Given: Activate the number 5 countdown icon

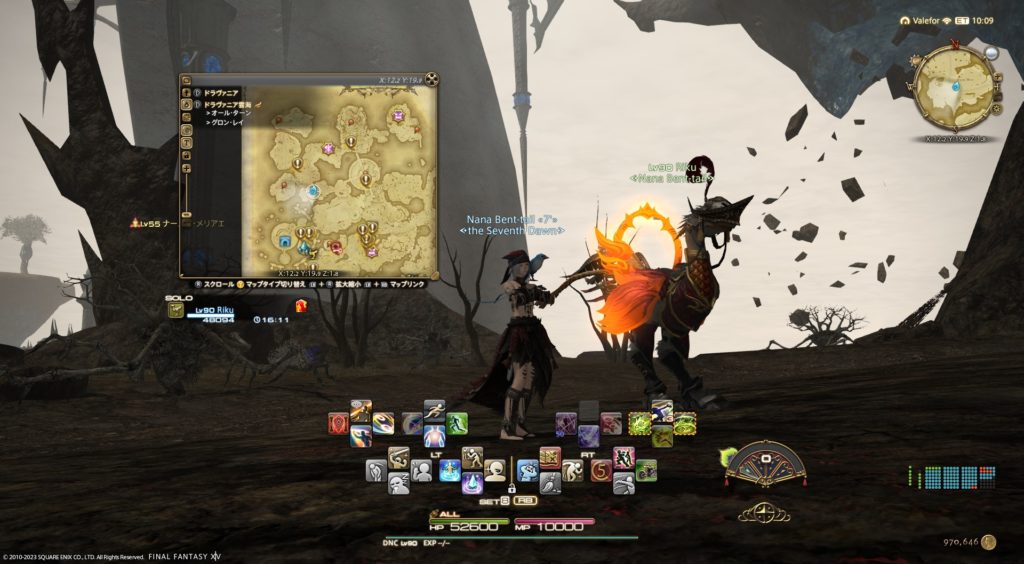Looking at the screenshot, I should coord(600,469).
